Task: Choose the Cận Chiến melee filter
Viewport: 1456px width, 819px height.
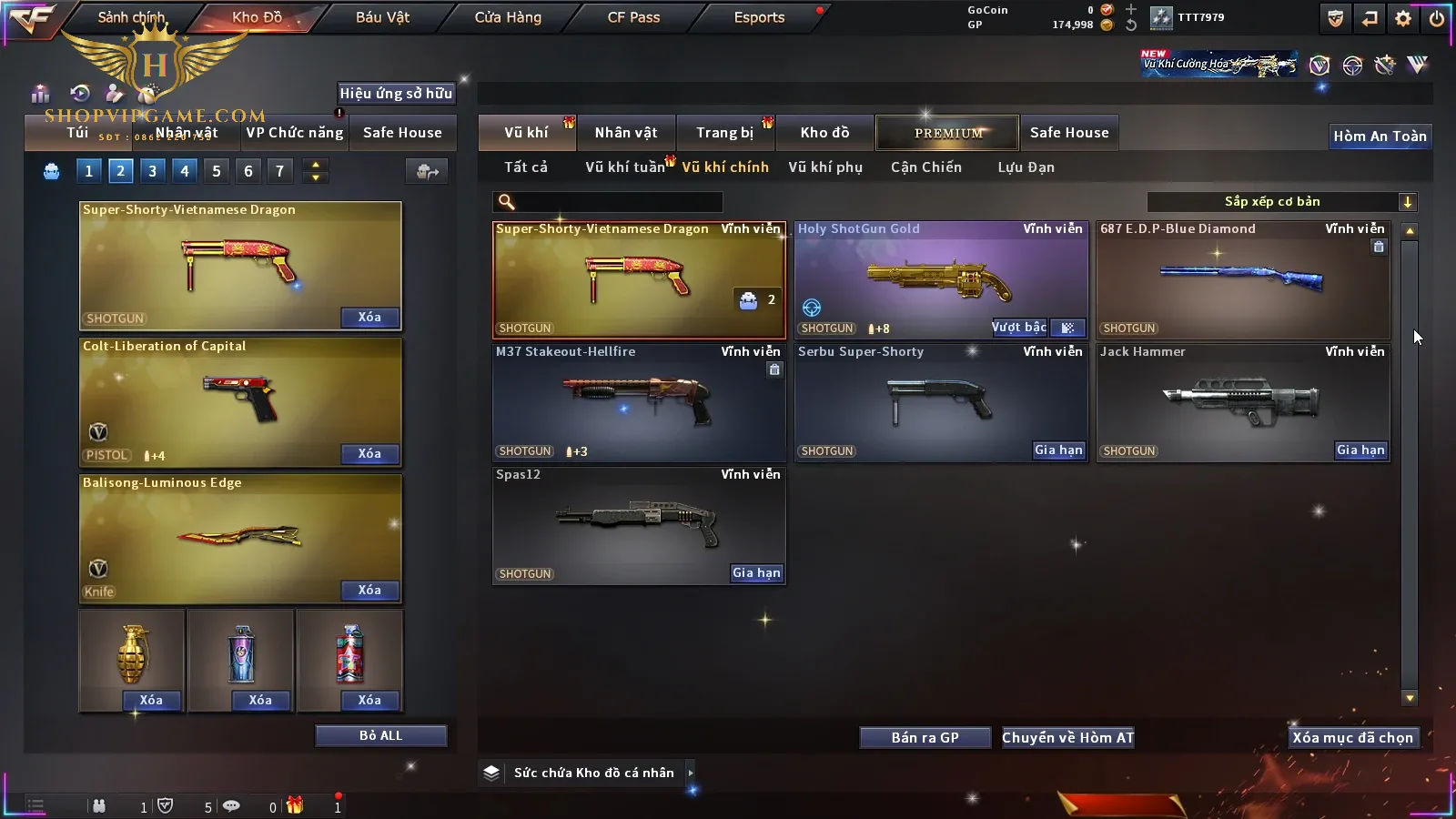Action: (925, 167)
